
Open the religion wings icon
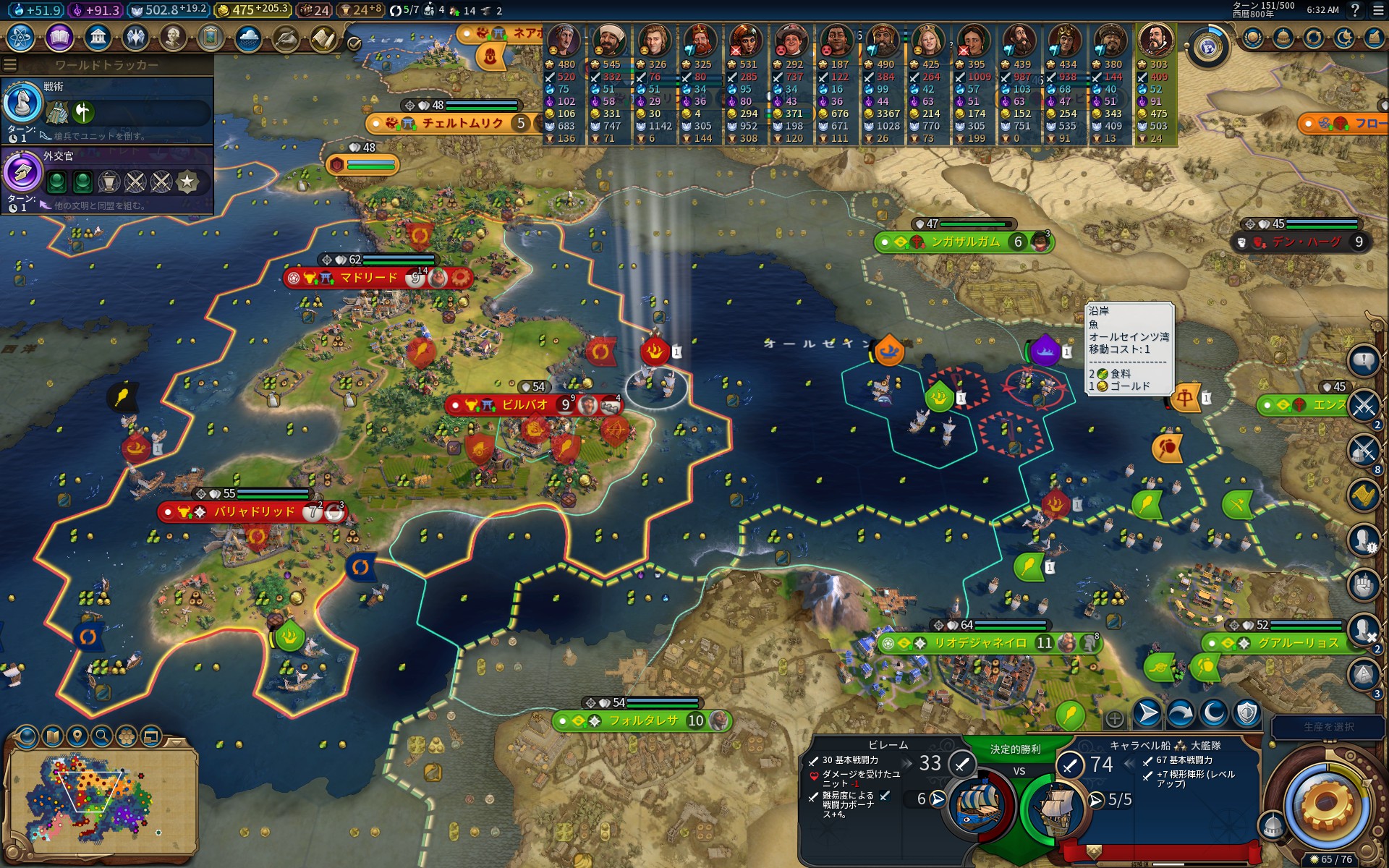135,37
